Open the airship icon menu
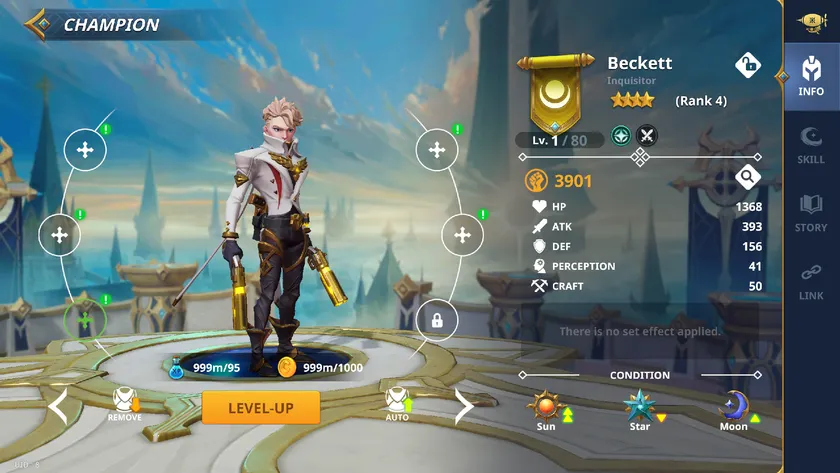The width and height of the screenshot is (840, 473). pyautogui.click(x=811, y=21)
